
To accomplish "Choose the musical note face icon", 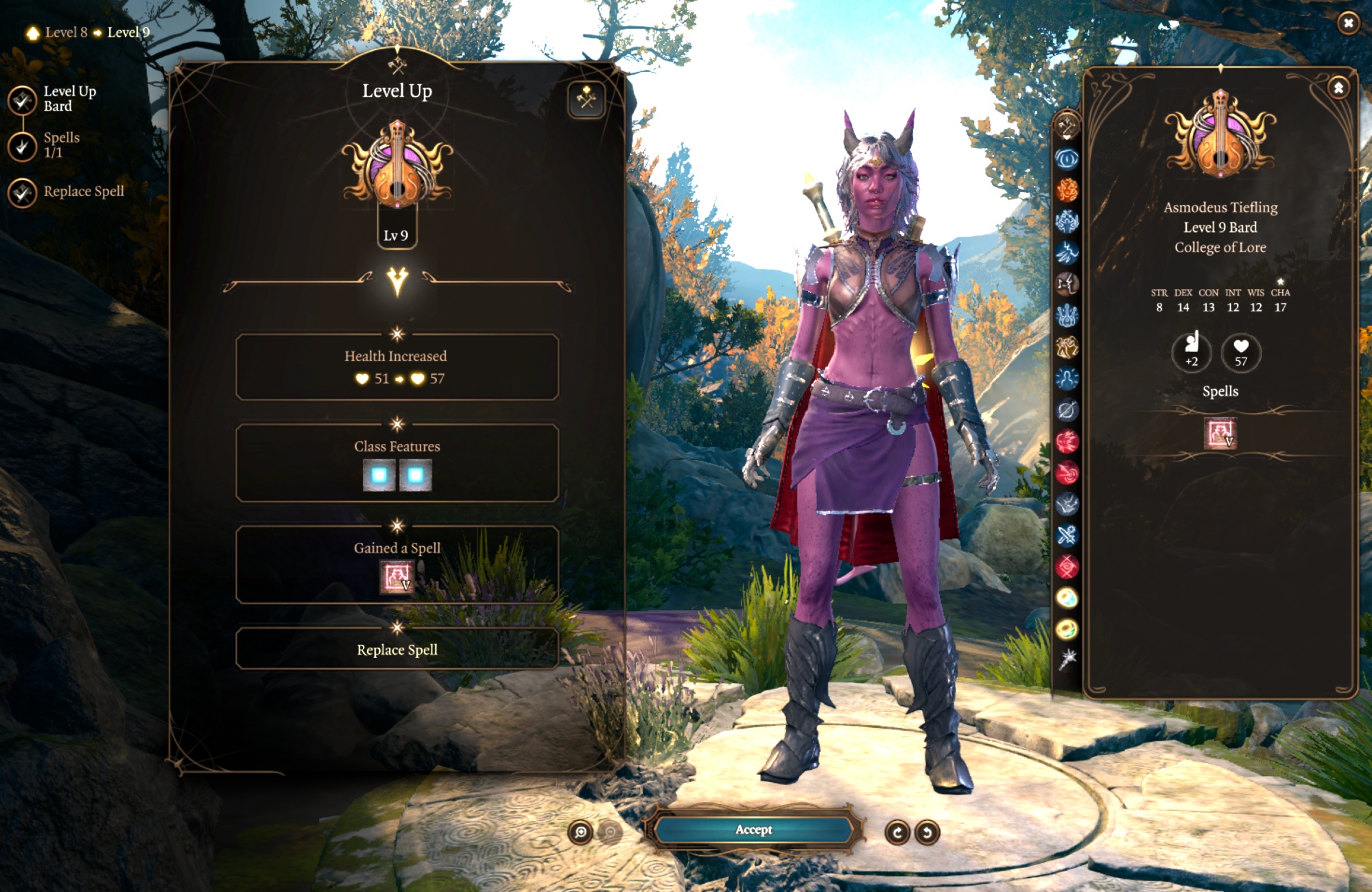I will pyautogui.click(x=1067, y=283).
